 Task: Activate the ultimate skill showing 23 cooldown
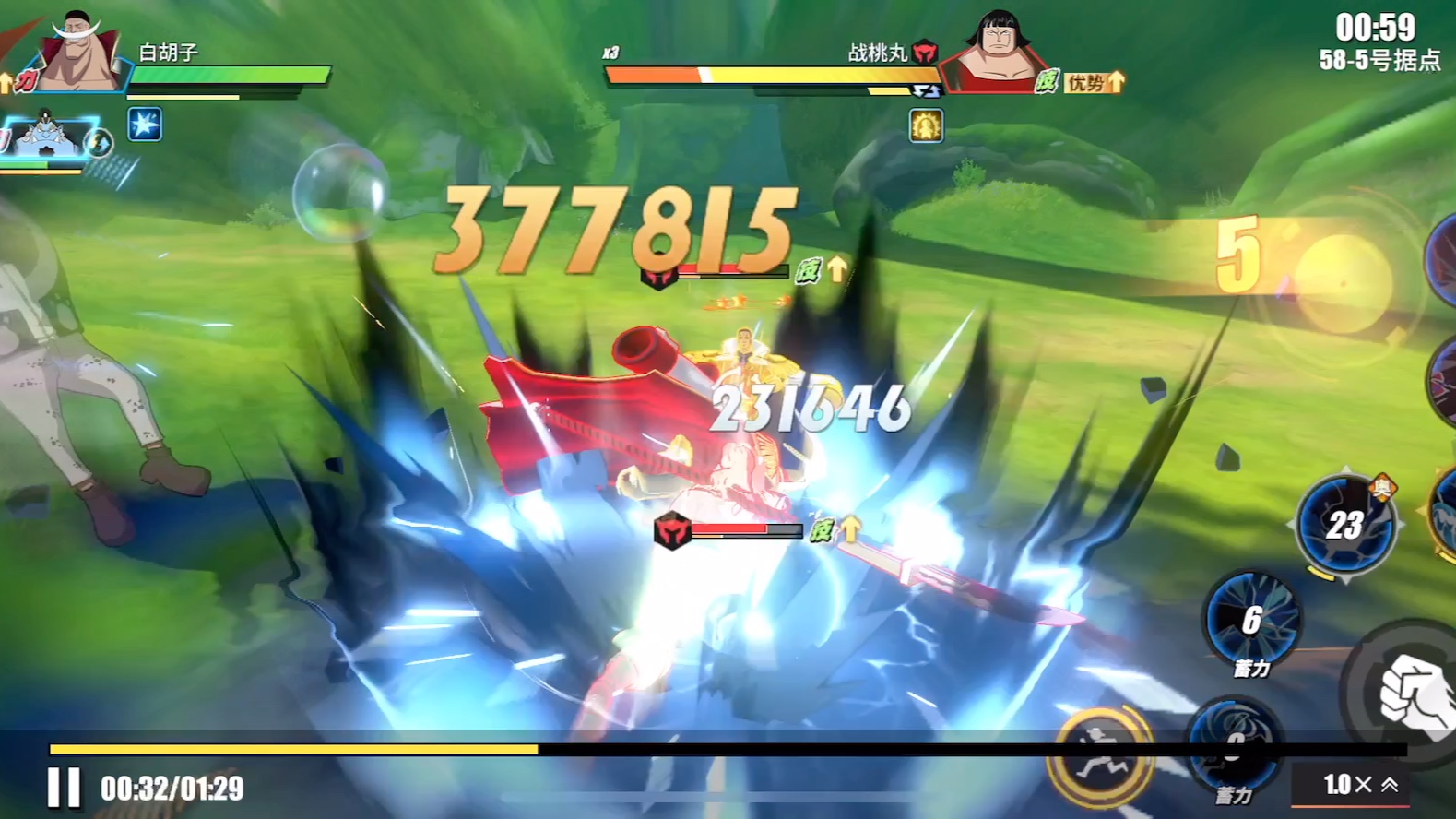(1345, 525)
